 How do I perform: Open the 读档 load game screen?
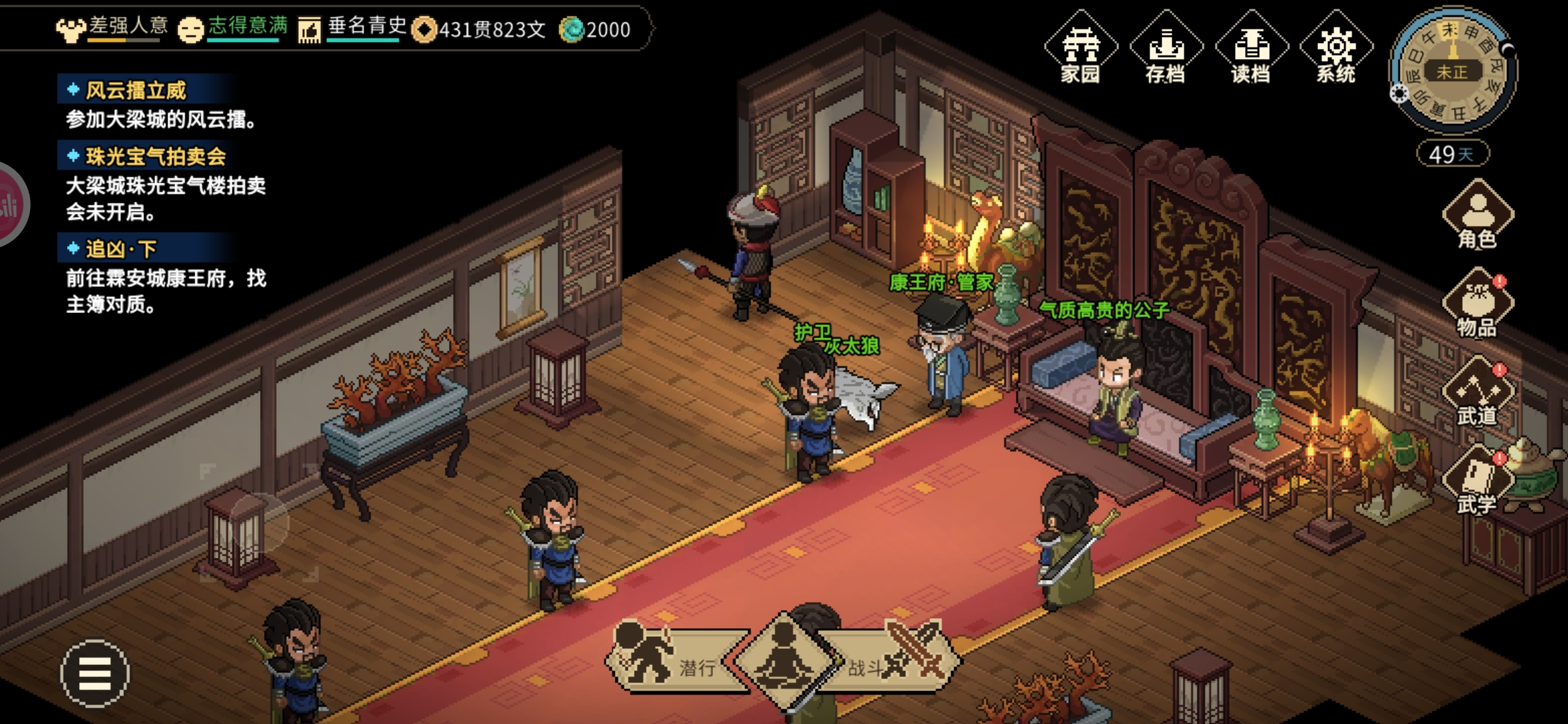1250,48
